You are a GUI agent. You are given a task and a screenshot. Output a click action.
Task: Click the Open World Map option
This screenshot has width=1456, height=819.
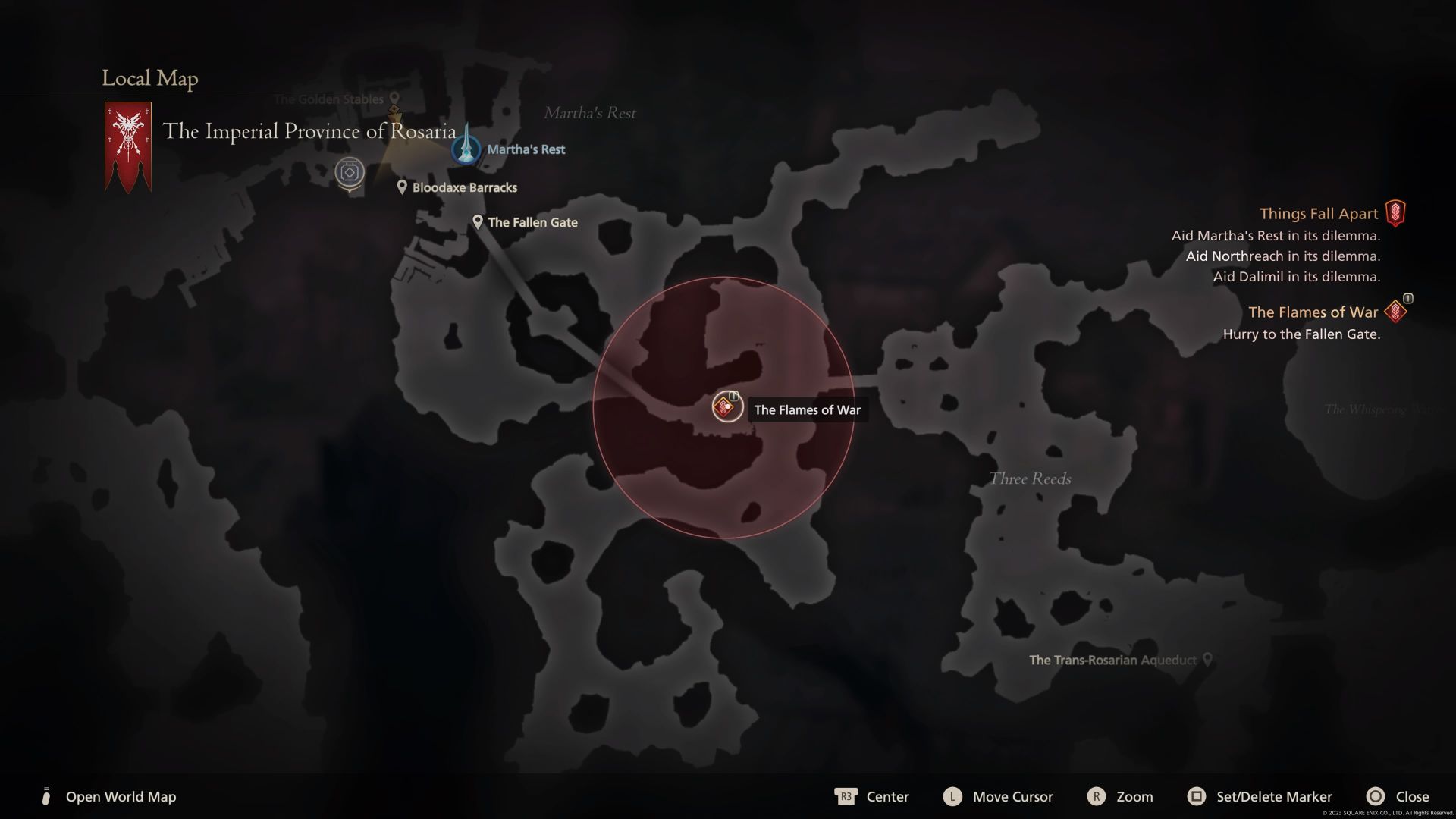120,796
